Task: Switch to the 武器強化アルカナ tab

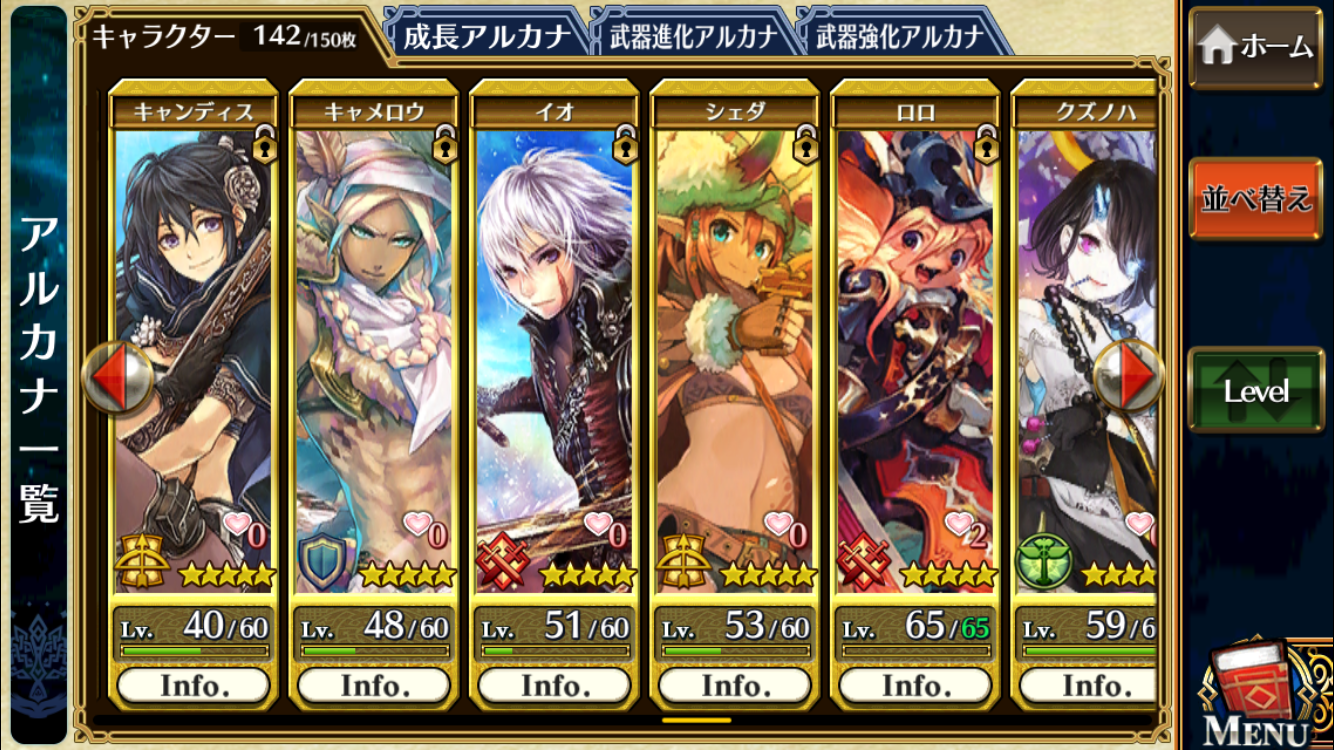Action: pyautogui.click(x=900, y=37)
